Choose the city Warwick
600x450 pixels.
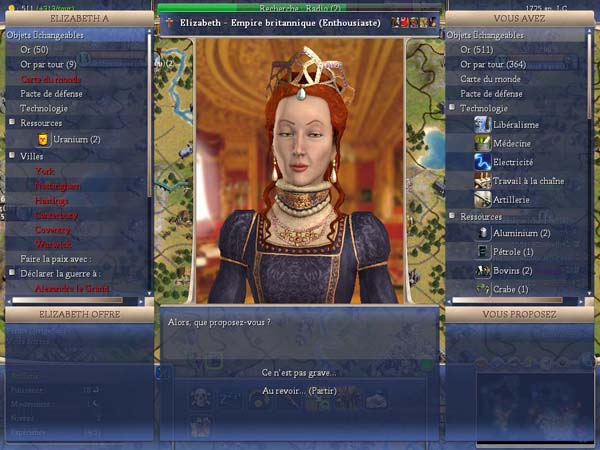pos(53,243)
